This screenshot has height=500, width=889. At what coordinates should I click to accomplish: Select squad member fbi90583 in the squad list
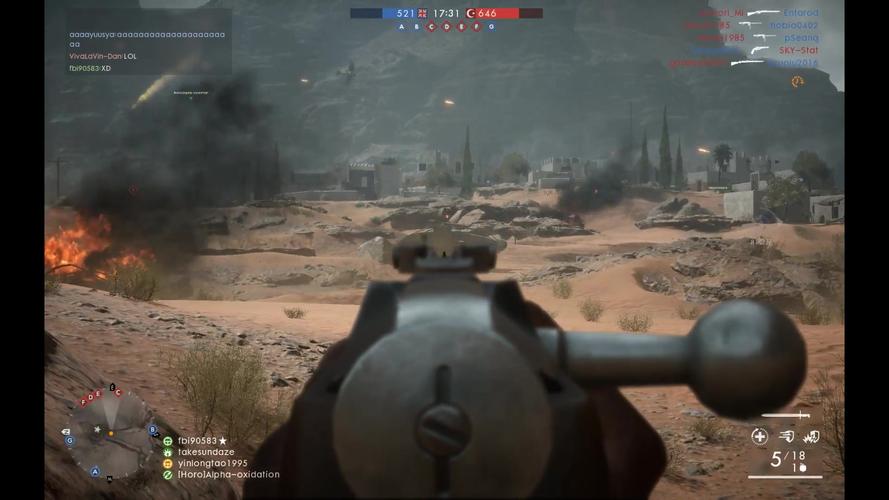coord(202,441)
